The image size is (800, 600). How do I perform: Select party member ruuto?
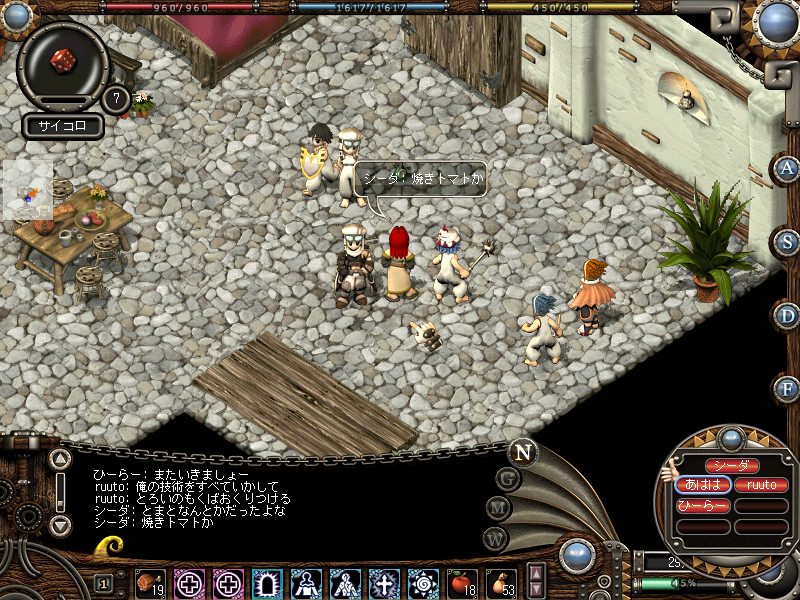[762, 485]
